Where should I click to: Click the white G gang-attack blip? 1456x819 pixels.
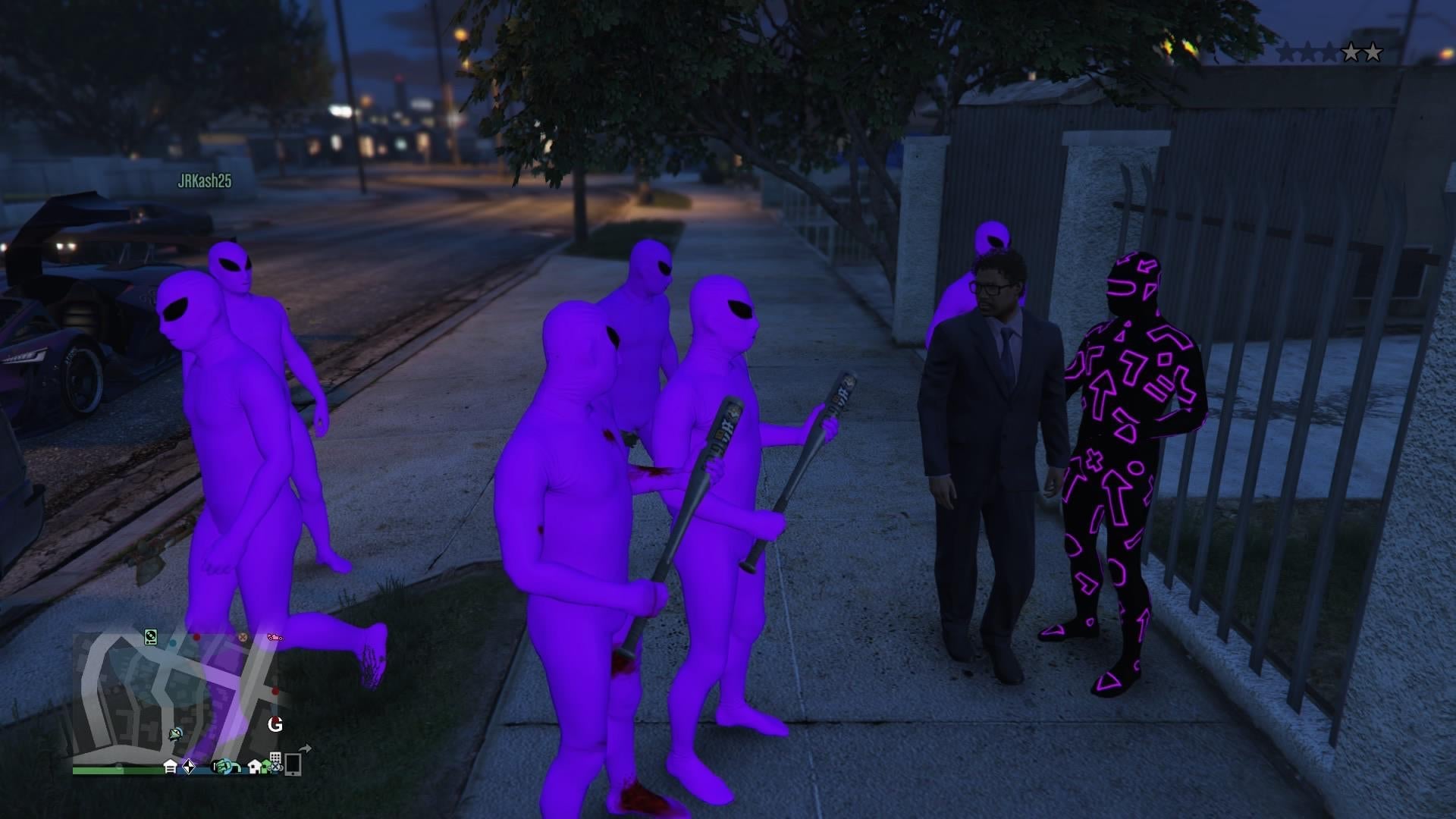click(275, 724)
